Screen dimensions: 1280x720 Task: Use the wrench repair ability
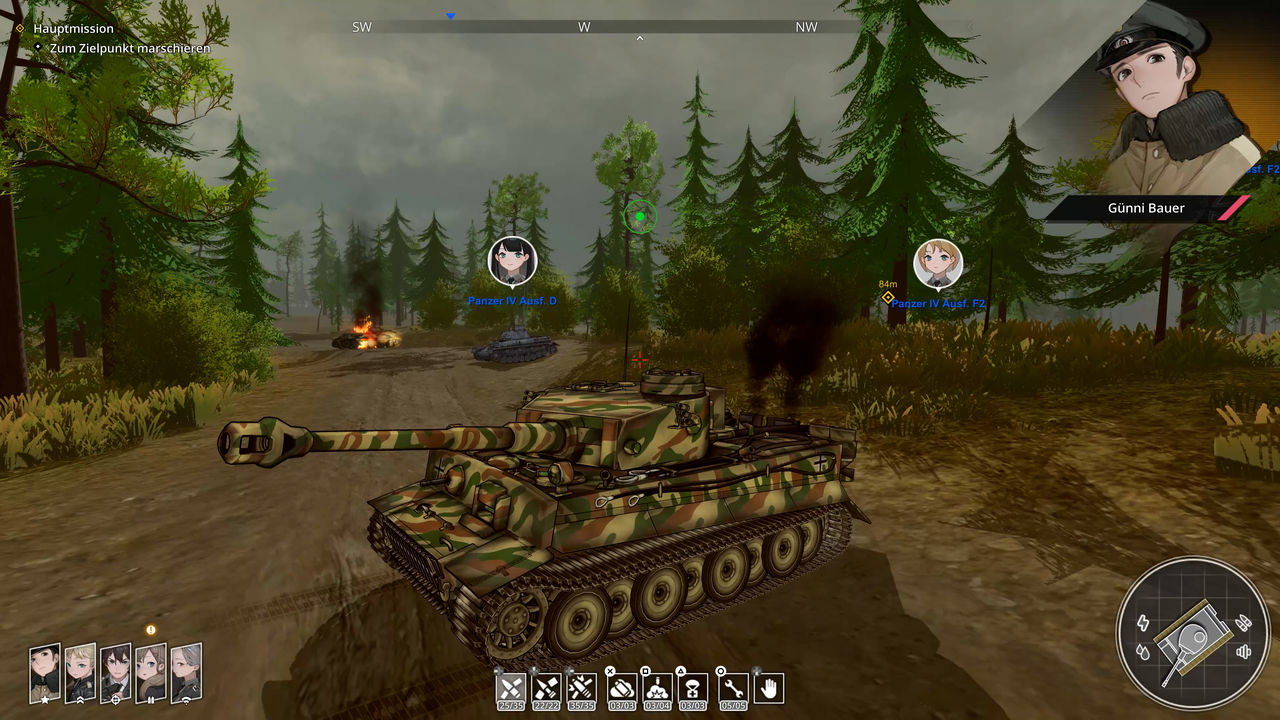point(733,688)
